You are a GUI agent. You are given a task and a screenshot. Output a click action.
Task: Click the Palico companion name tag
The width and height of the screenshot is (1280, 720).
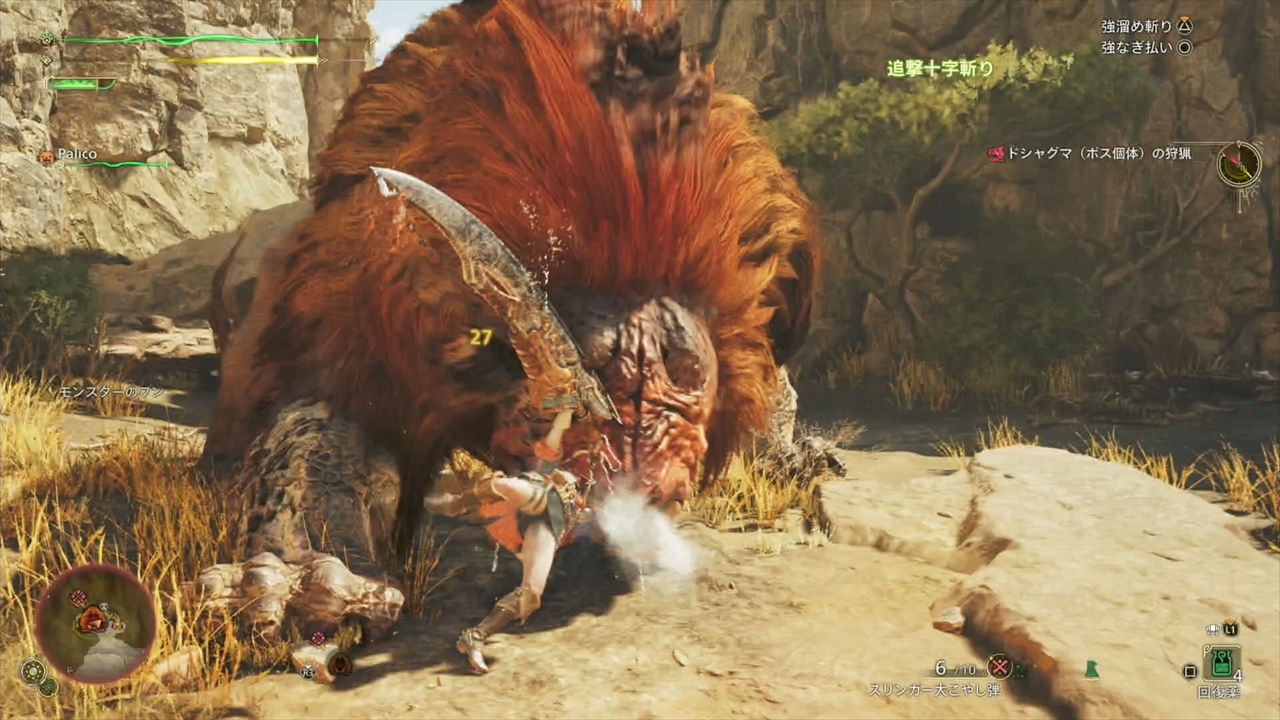coord(76,155)
